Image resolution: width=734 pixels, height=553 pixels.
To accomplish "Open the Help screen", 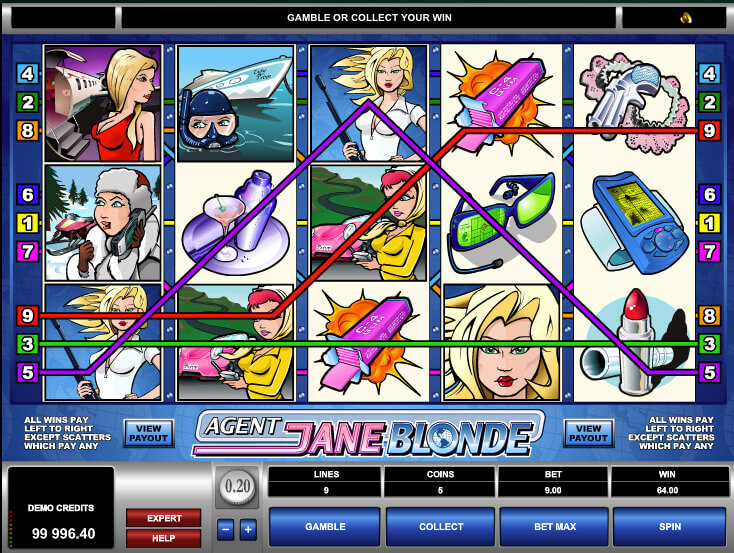I will 163,539.
